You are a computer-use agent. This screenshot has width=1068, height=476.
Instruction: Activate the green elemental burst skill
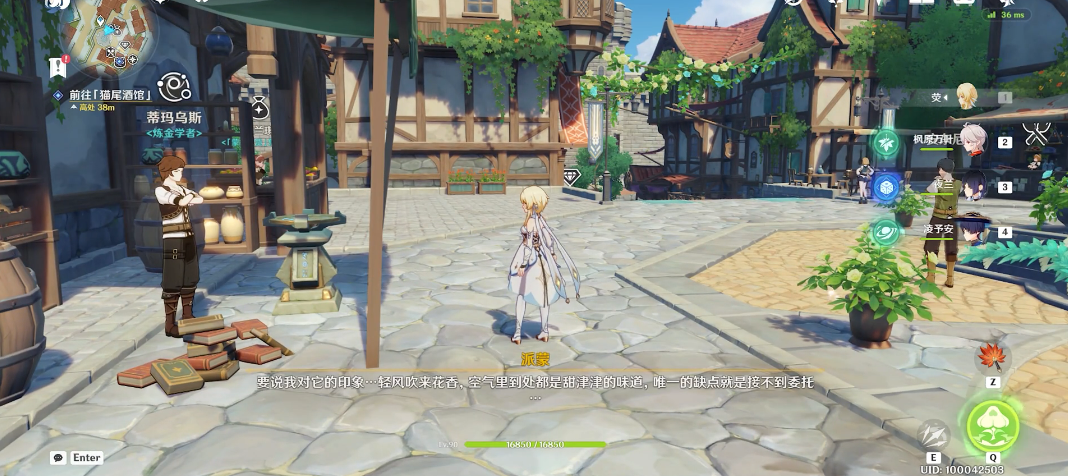(x=993, y=424)
